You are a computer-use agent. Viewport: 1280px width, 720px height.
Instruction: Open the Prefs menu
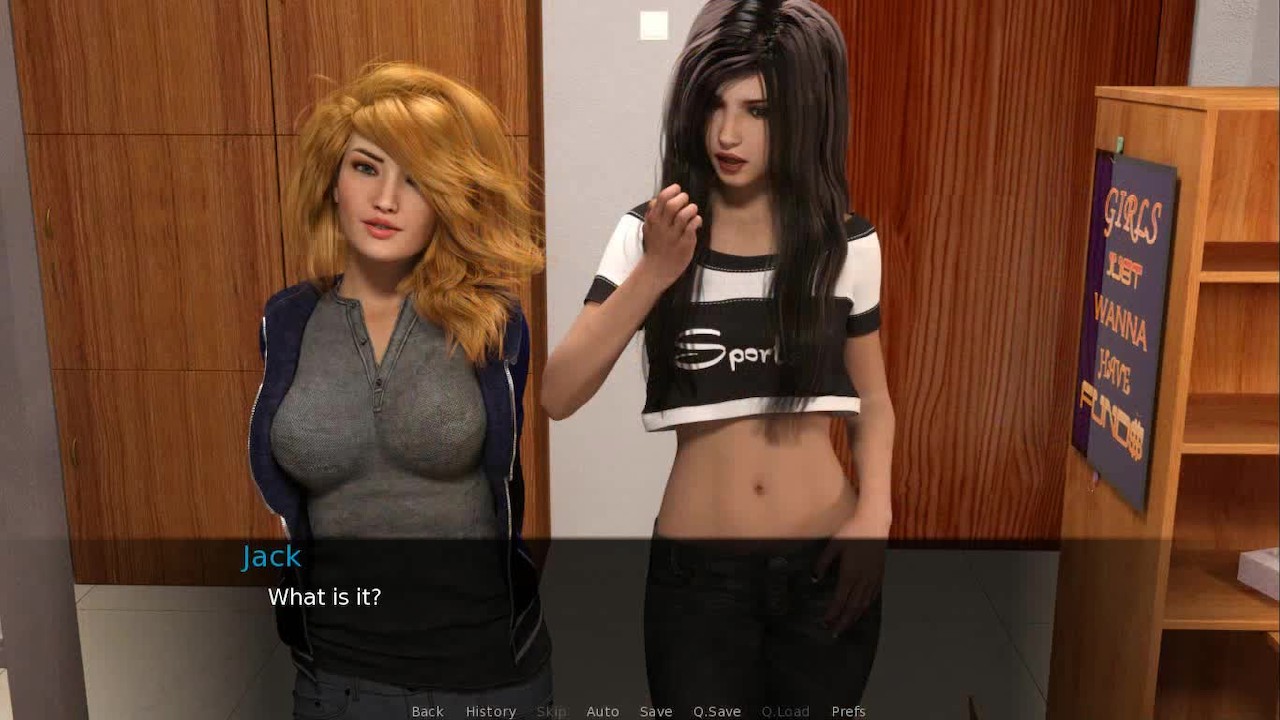point(848,711)
